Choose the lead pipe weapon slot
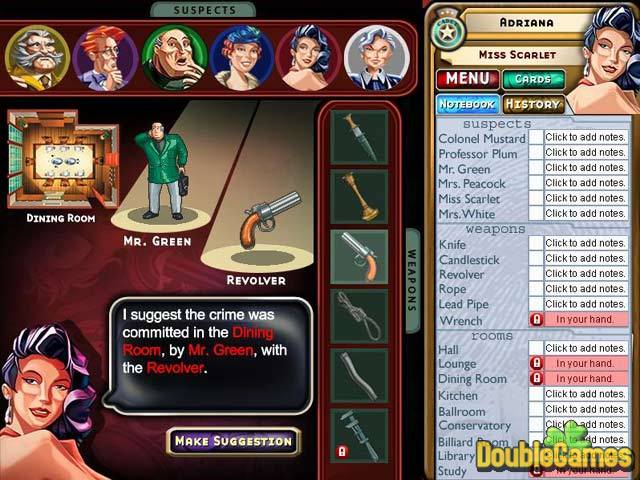Viewport: 640px width, 480px height. pos(360,376)
